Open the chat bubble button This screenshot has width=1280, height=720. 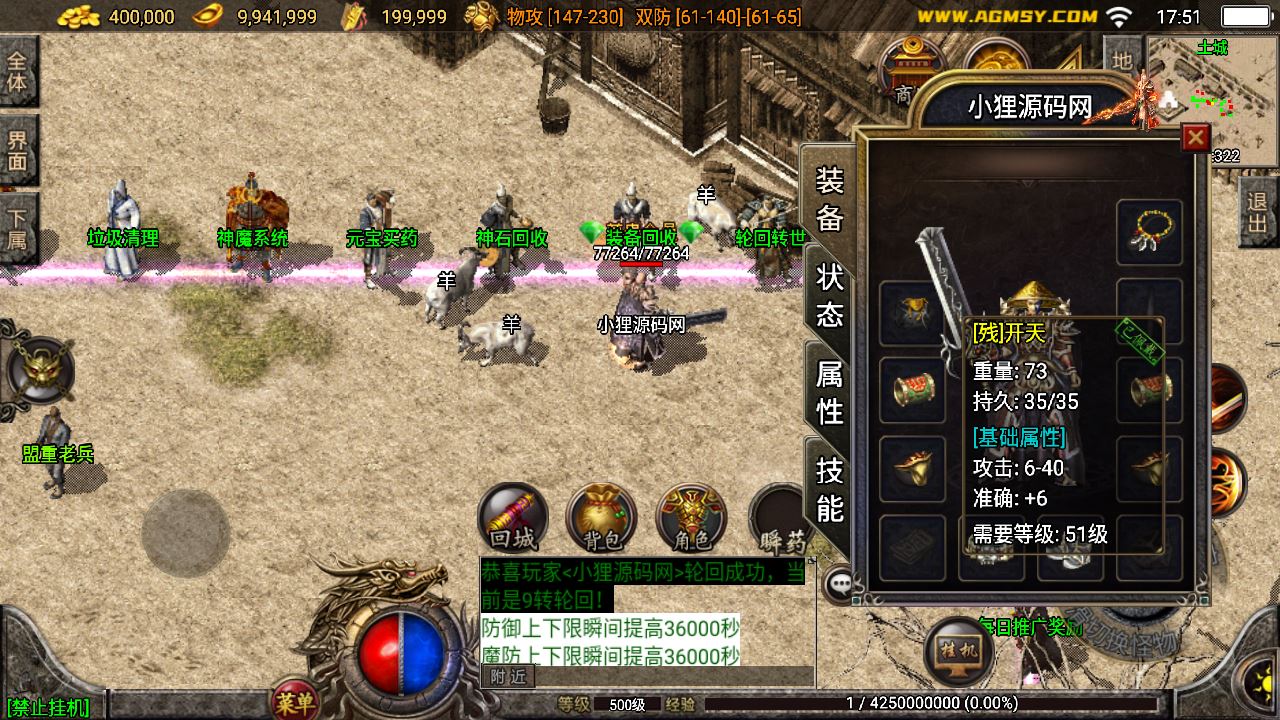point(840,584)
